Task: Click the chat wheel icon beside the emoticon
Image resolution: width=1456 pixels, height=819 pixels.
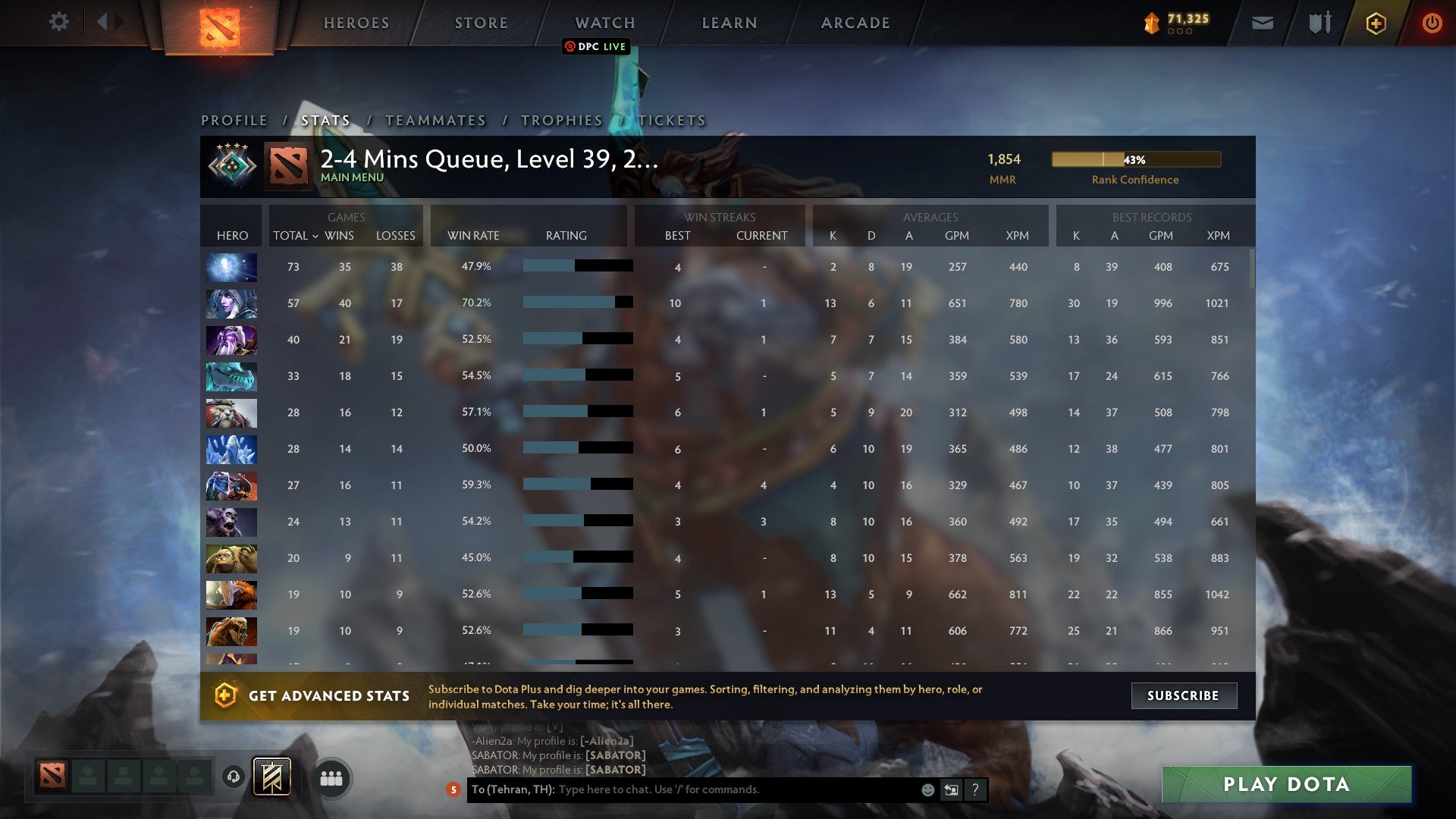Action: 950,789
